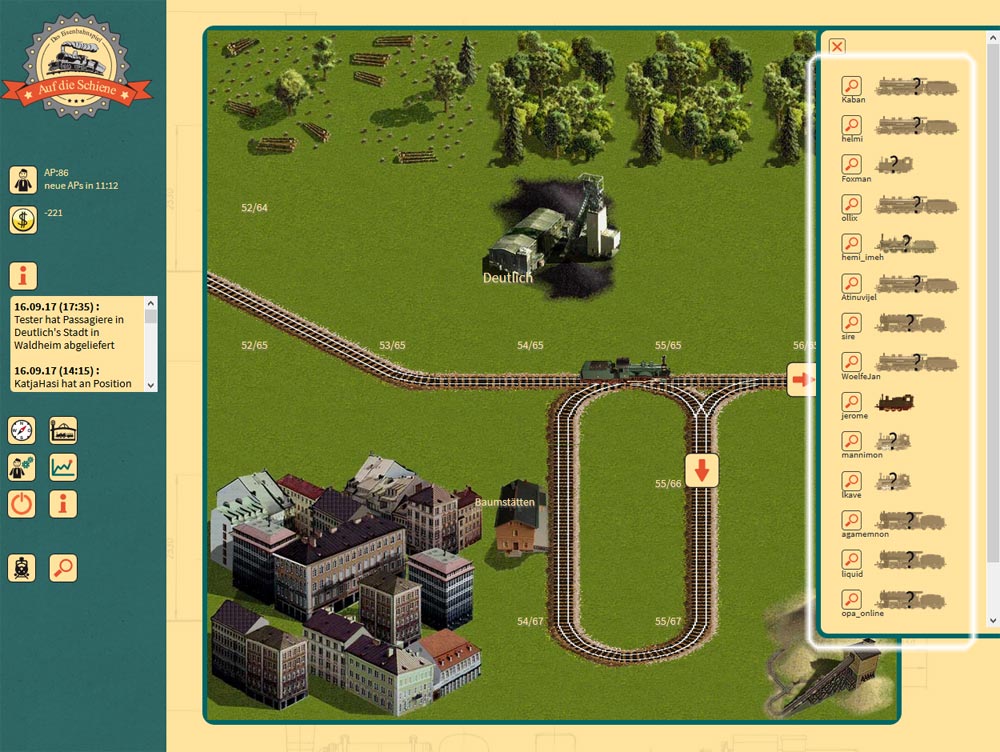This screenshot has width=1000, height=752.
Task: Click the magnifier for agamemnon
Action: [852, 520]
